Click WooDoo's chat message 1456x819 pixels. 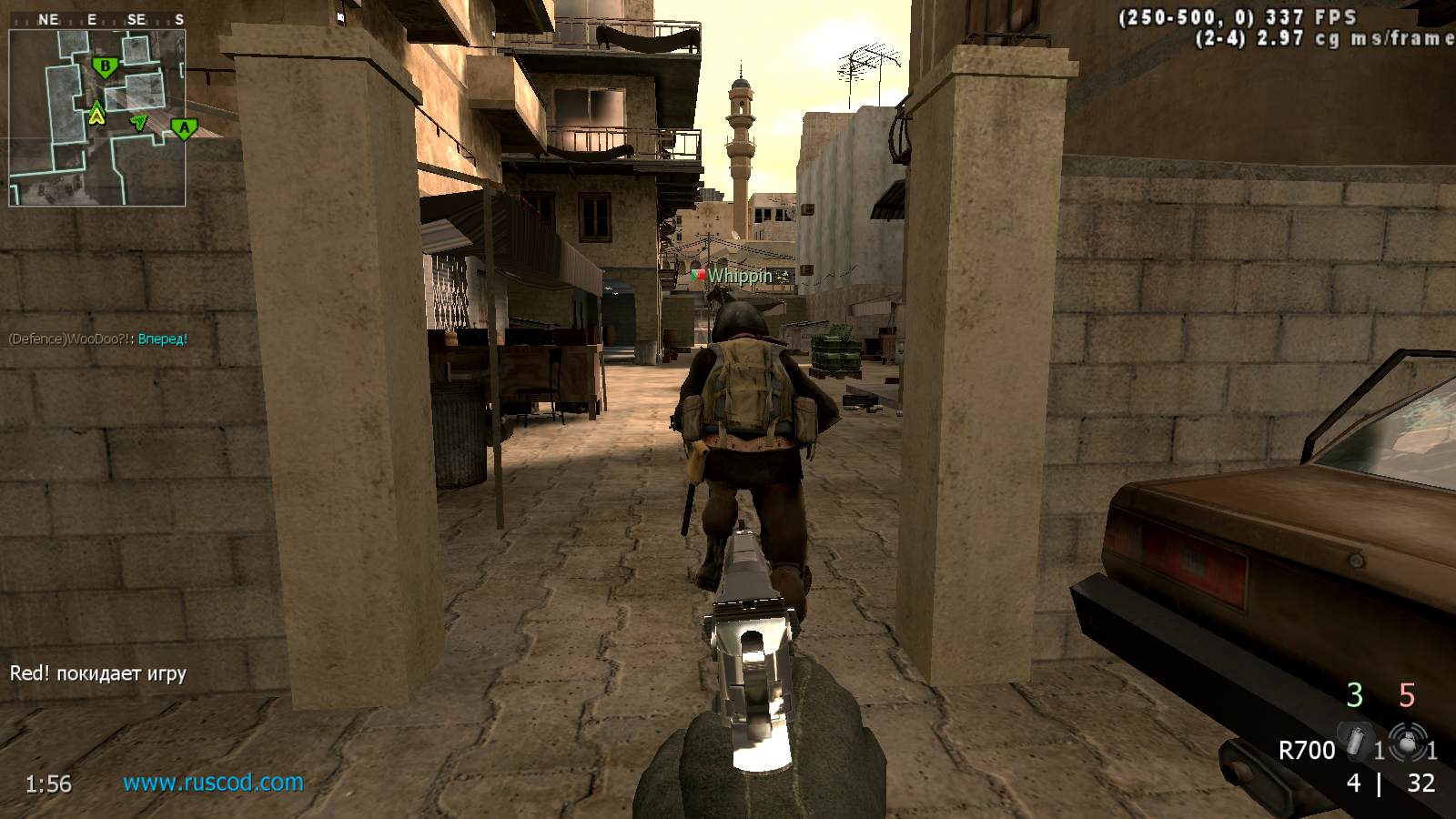pyautogui.click(x=98, y=339)
